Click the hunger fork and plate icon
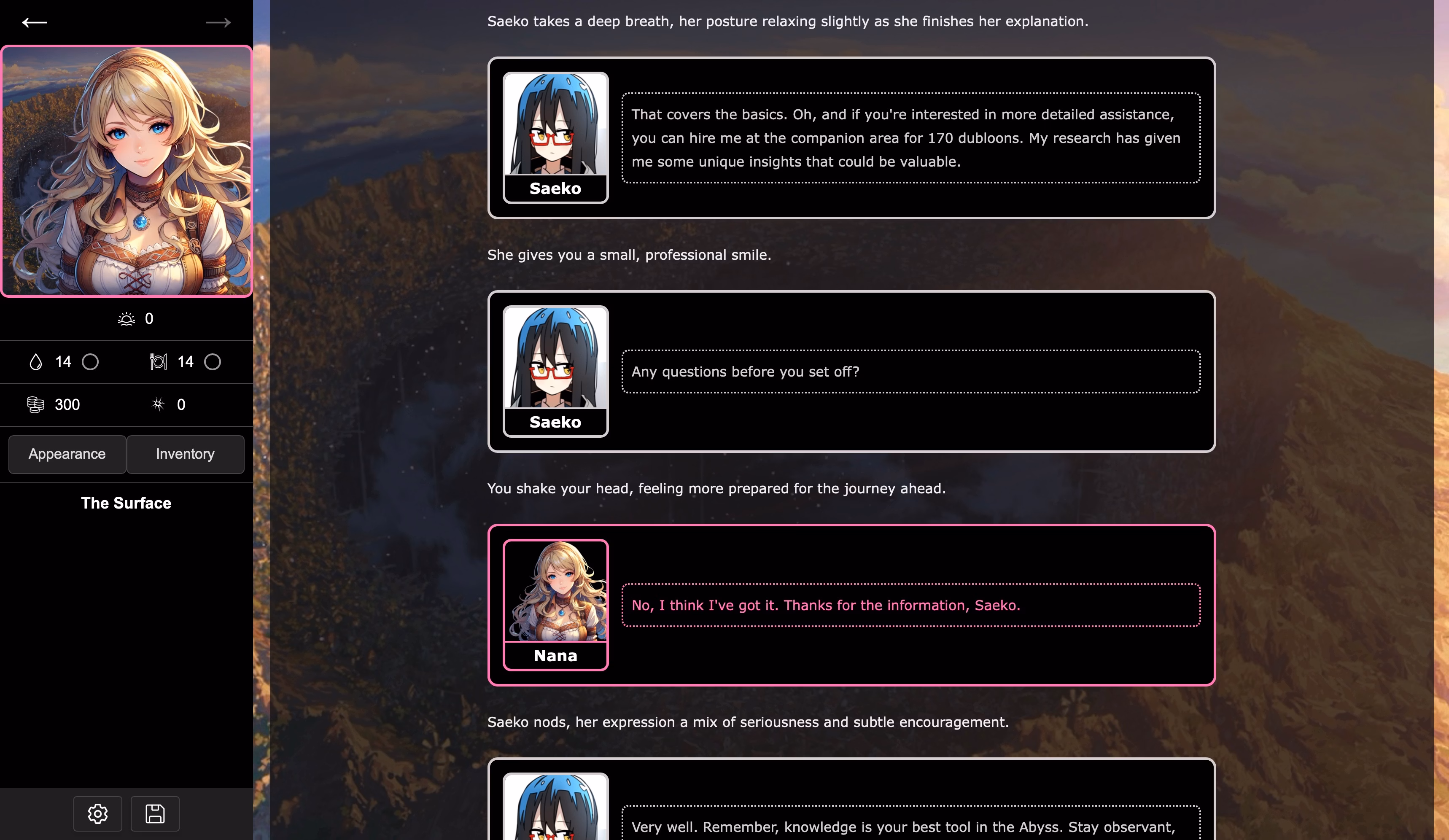1449x840 pixels. coord(158,362)
